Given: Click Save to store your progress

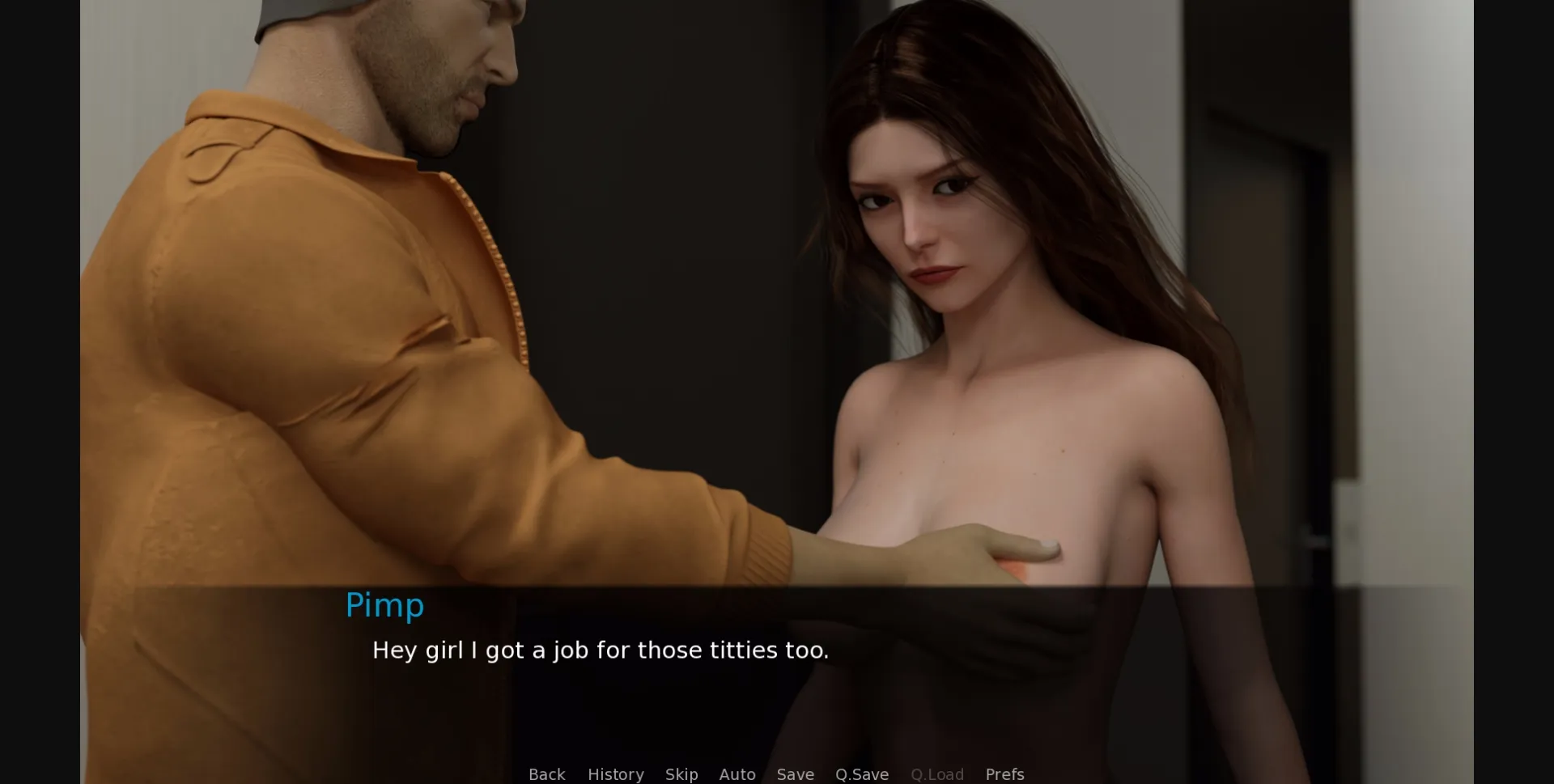Looking at the screenshot, I should coord(795,774).
